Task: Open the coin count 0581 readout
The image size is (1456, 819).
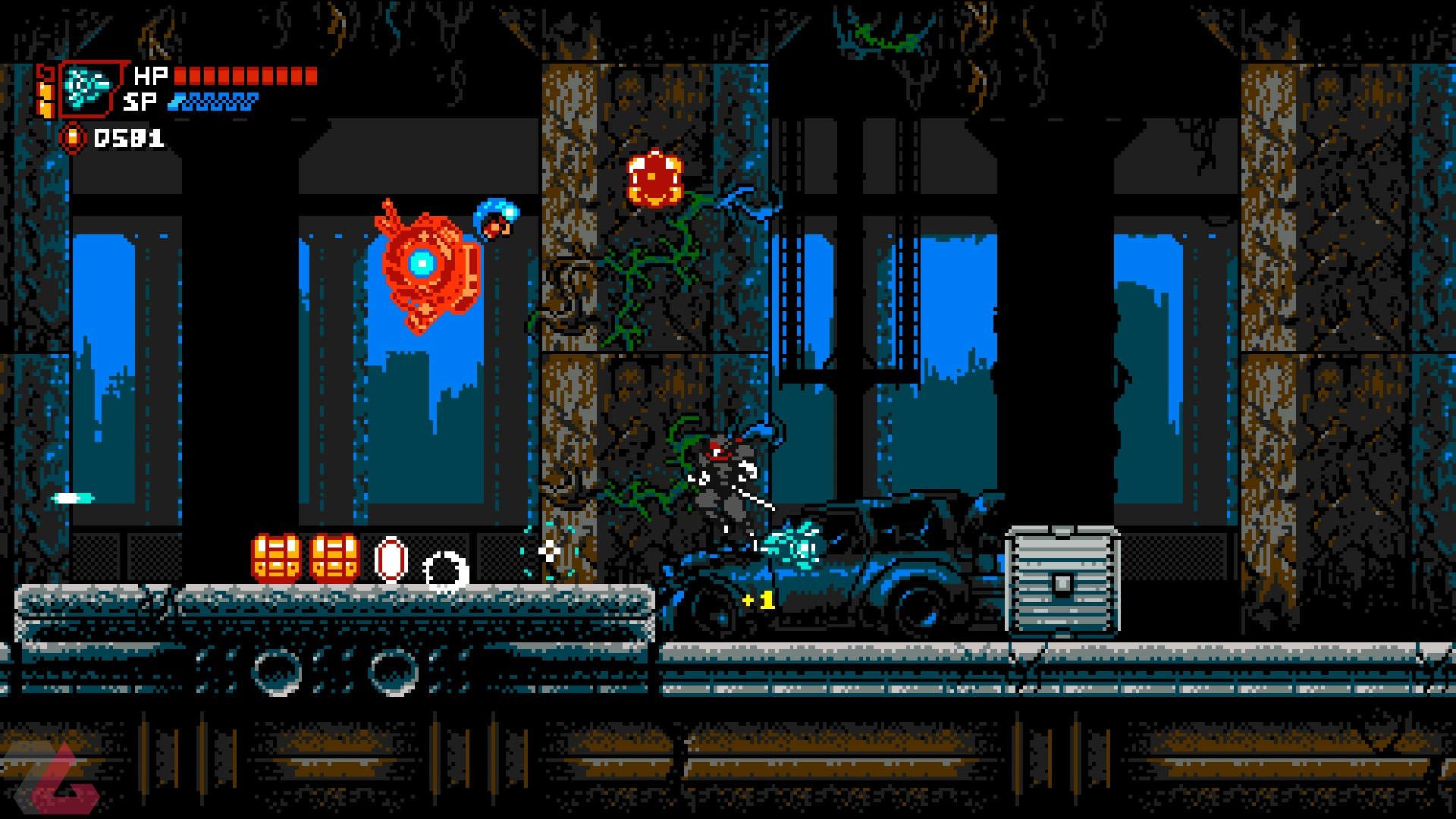Action: click(129, 136)
